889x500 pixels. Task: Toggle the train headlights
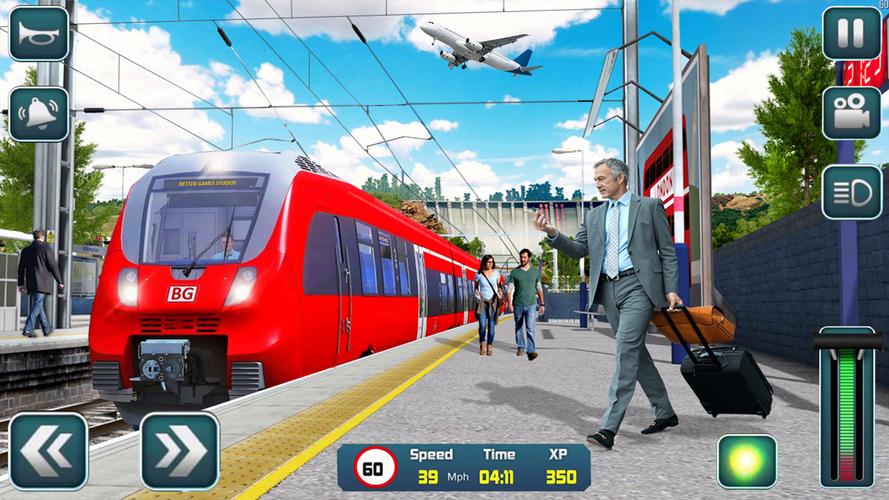(x=851, y=192)
